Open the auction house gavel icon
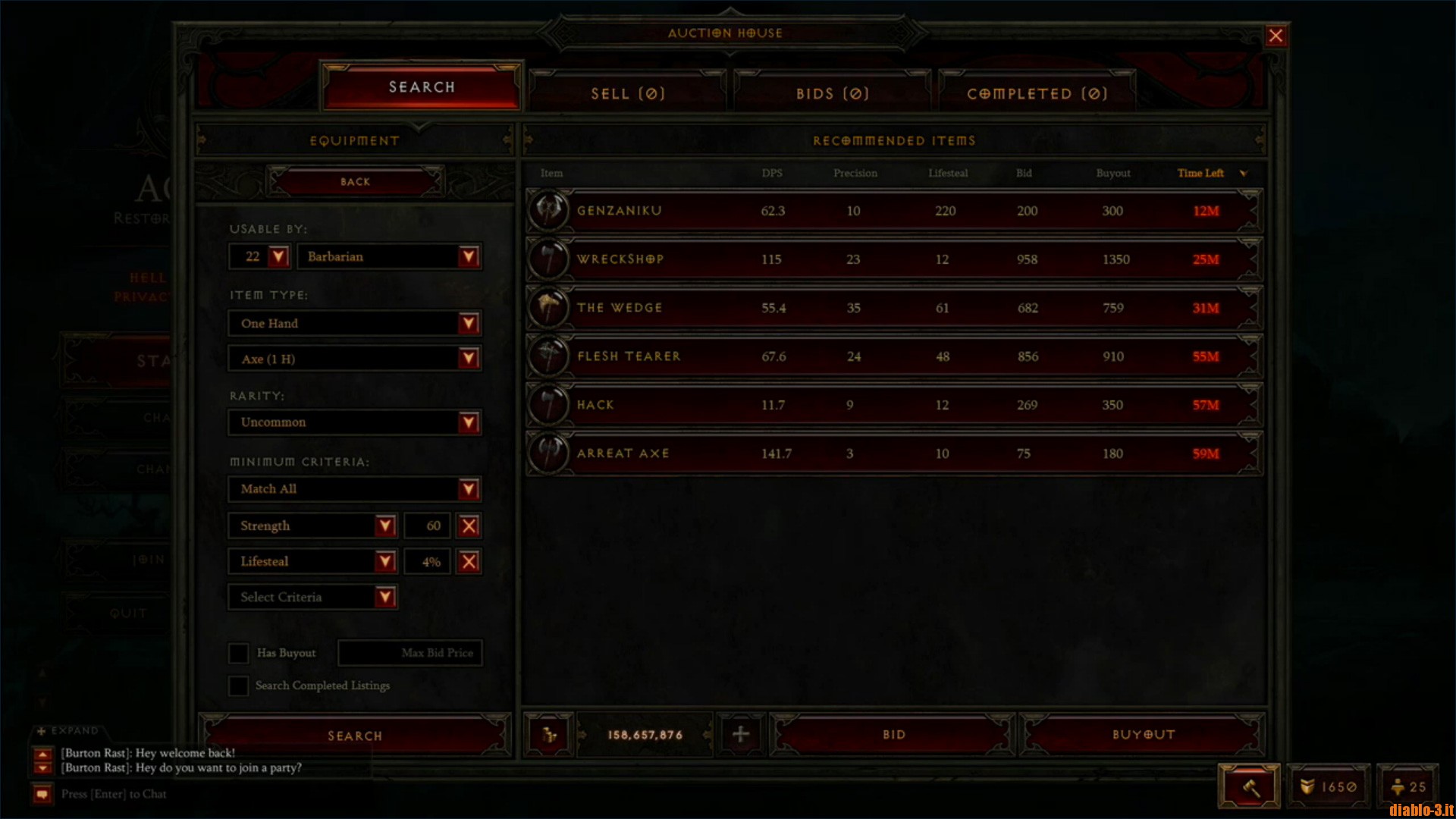This screenshot has width=1456, height=819. (x=1249, y=786)
